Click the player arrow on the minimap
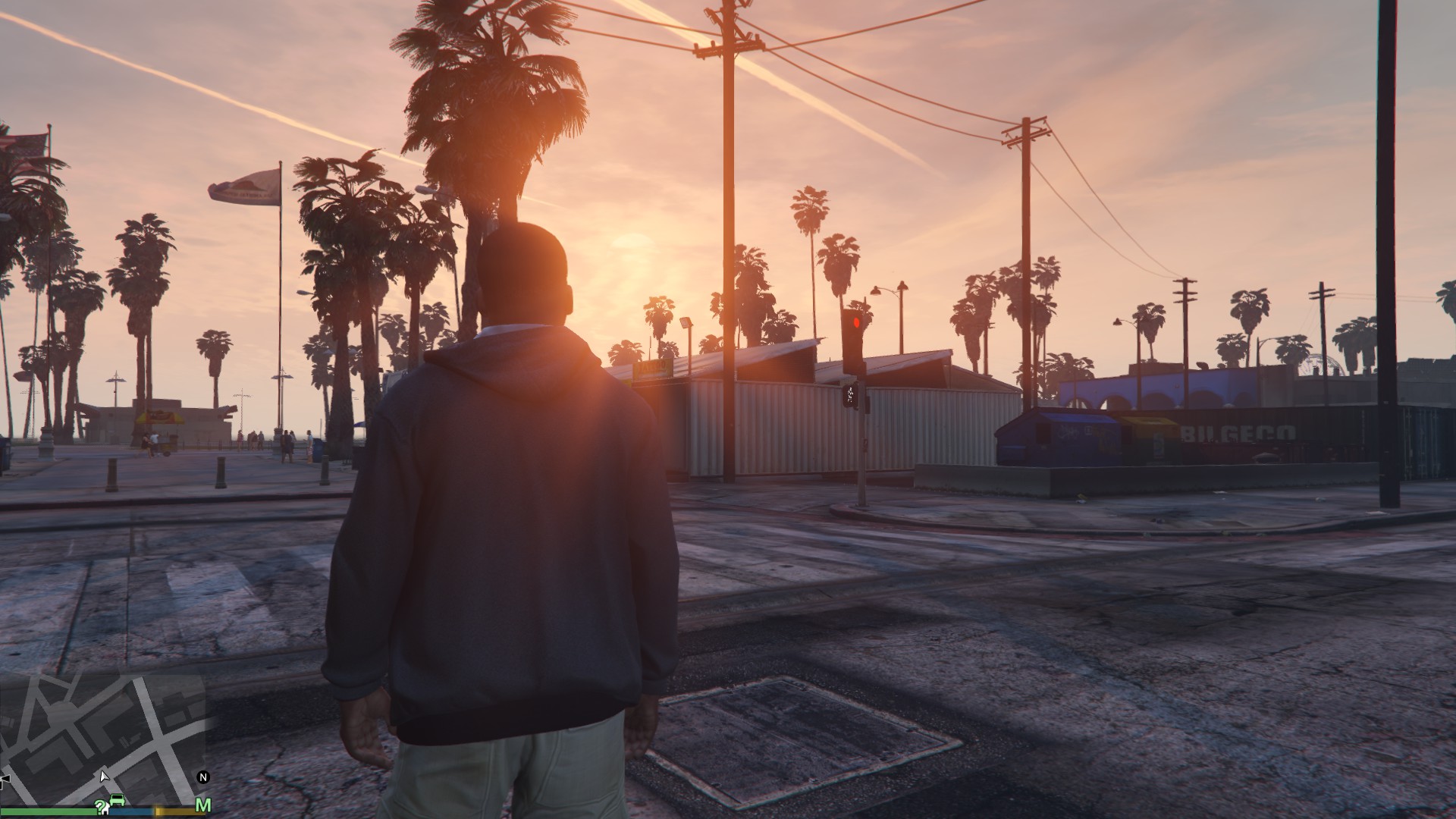The height and width of the screenshot is (819, 1456). pos(104,776)
